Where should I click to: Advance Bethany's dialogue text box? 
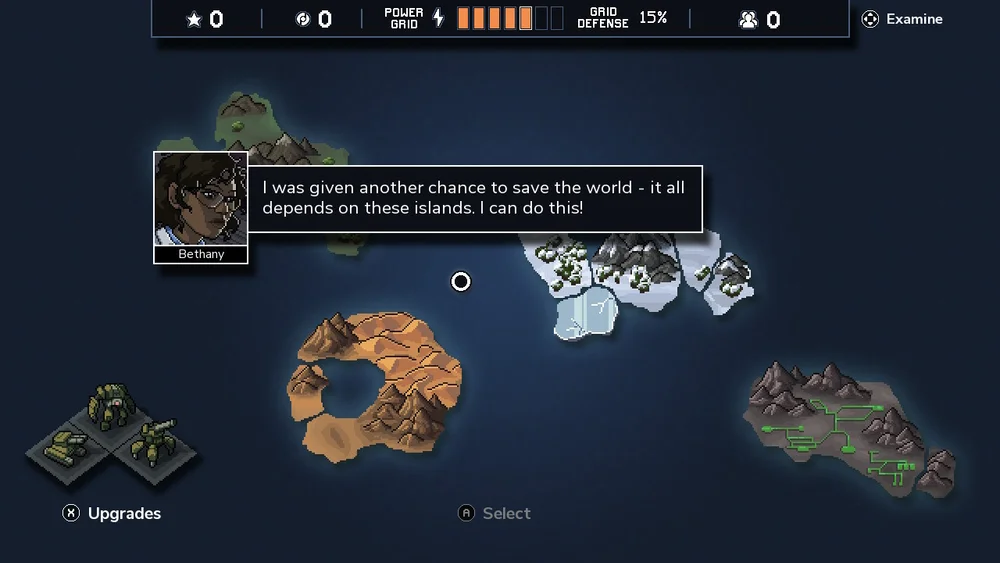point(473,198)
